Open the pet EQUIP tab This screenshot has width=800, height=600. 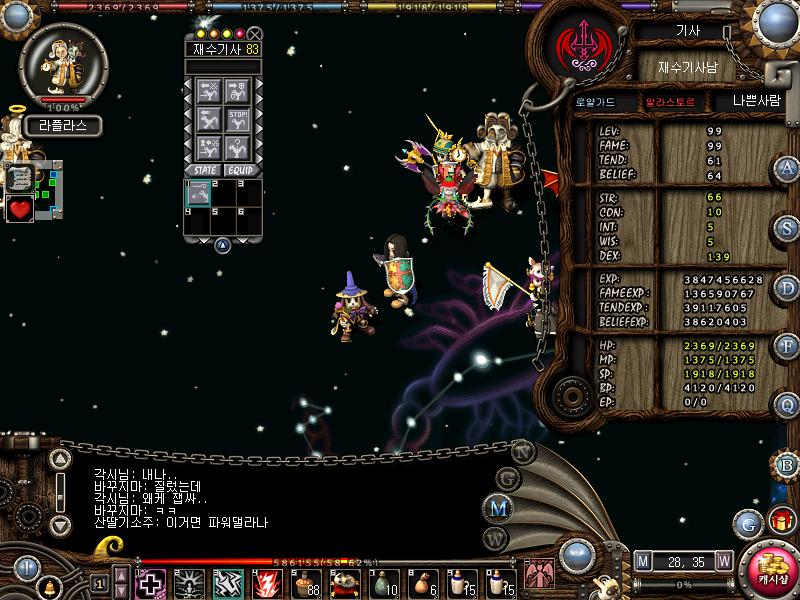click(x=238, y=170)
